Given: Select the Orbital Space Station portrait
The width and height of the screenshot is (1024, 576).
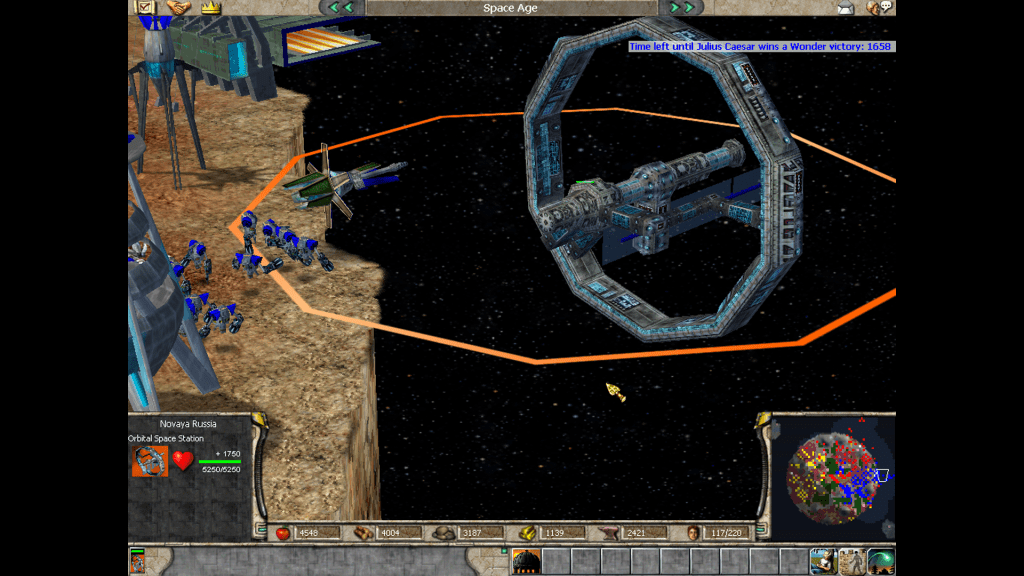Looking at the screenshot, I should click(x=150, y=461).
